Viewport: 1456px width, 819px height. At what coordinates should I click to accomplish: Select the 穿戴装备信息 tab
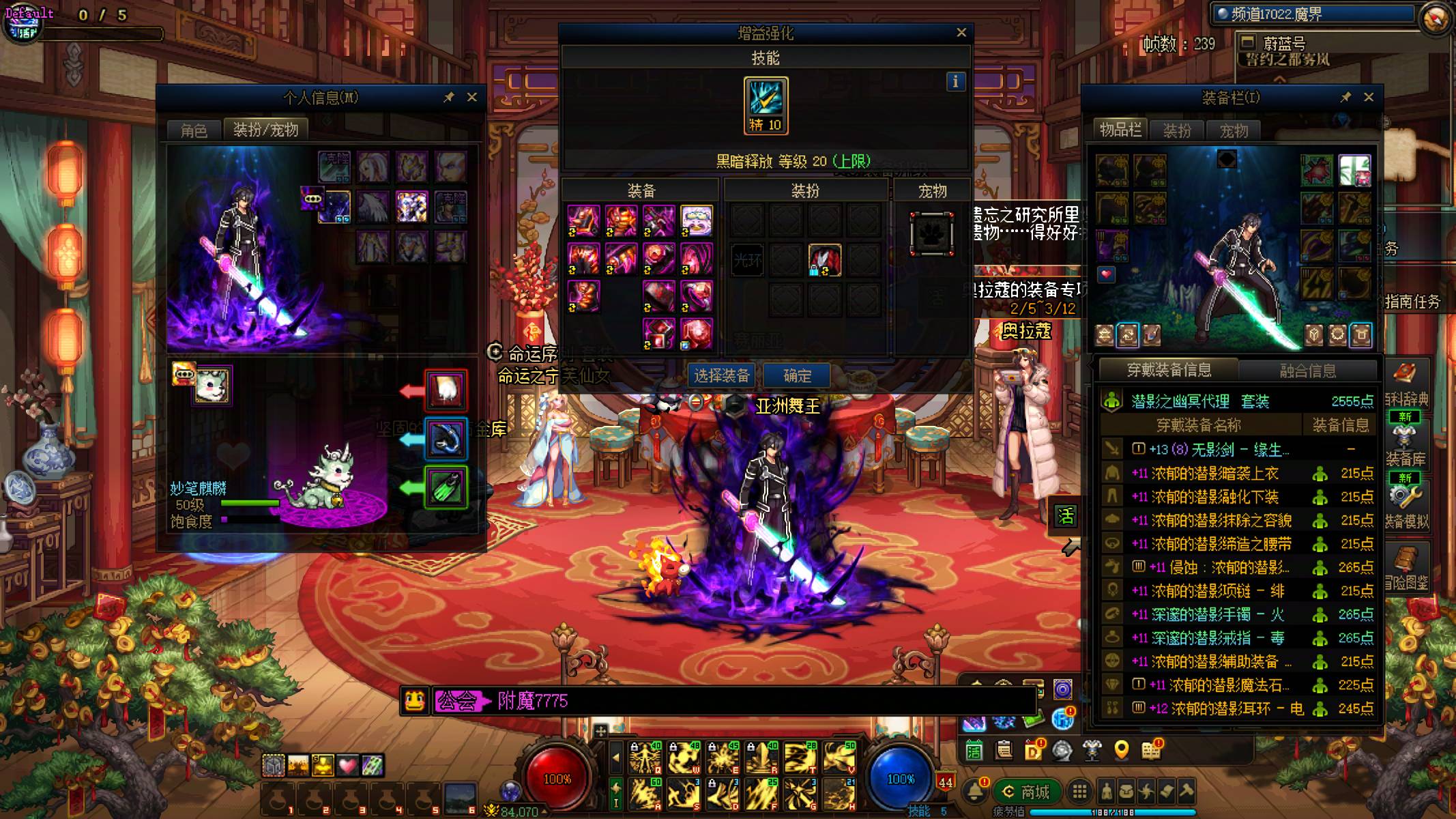coord(1169,370)
